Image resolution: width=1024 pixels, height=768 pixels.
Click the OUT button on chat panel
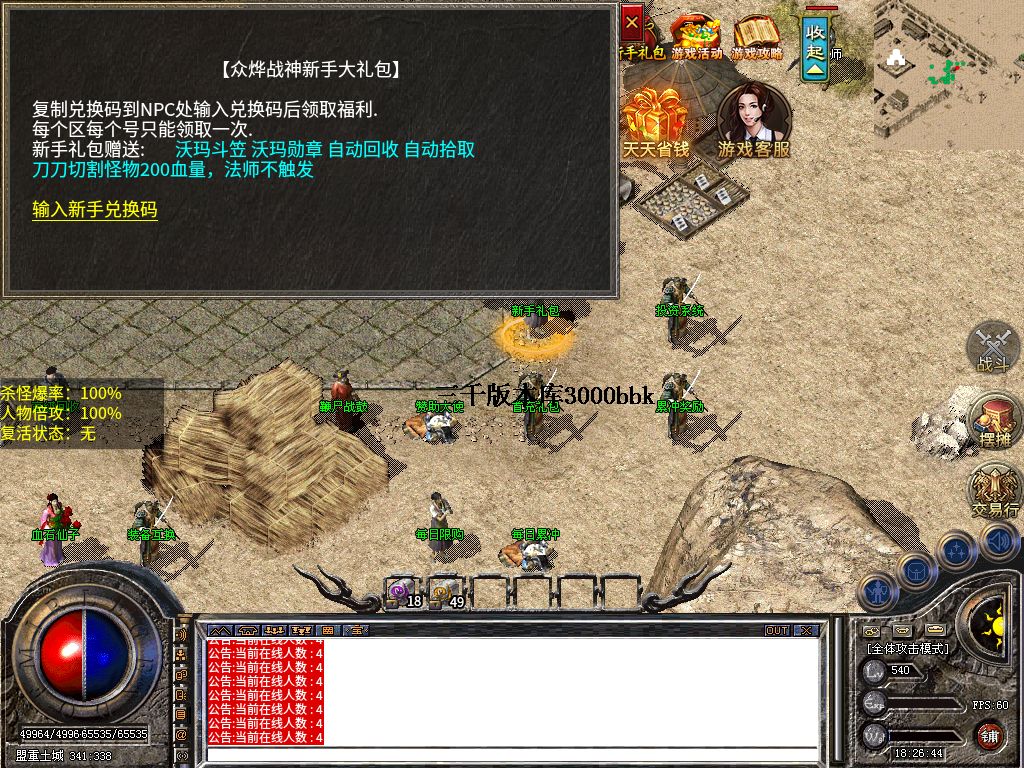click(x=777, y=631)
